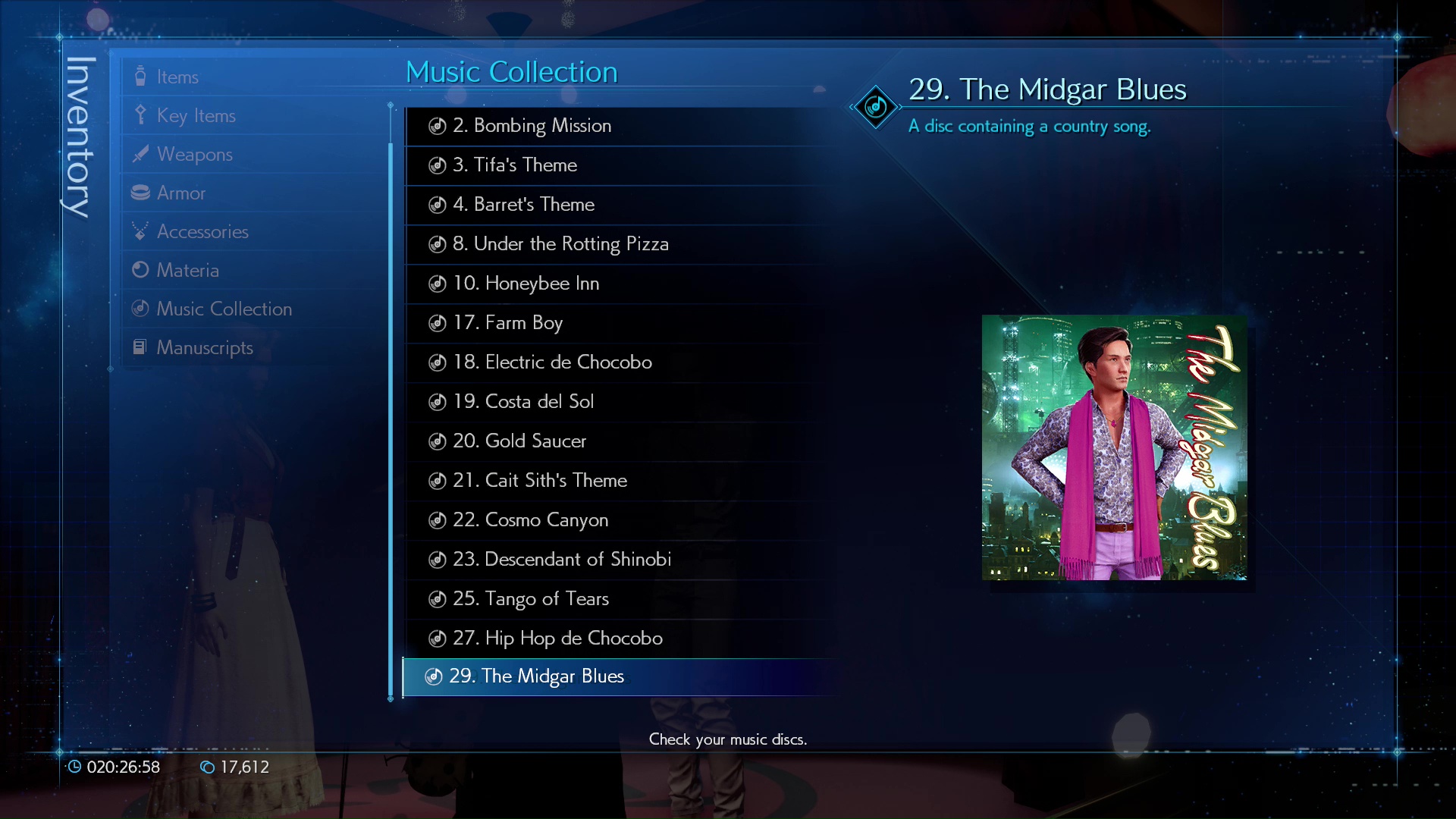Switch to the Materia tab
This screenshot has width=1456, height=819.
(189, 269)
